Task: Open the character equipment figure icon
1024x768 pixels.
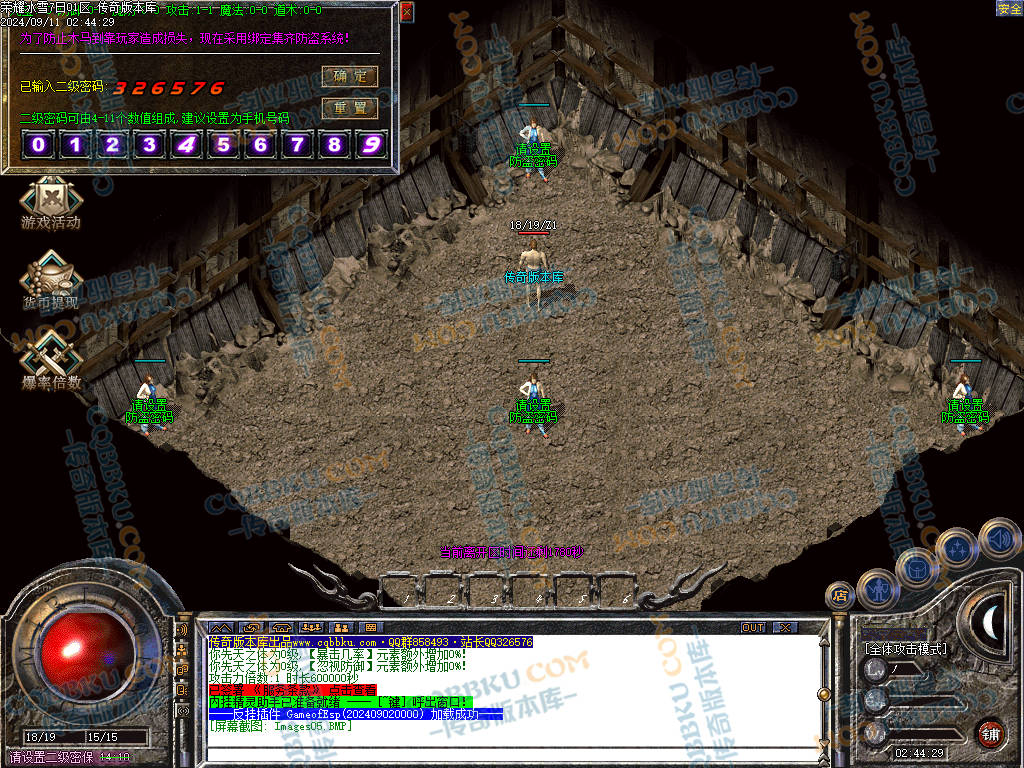Action: [877, 587]
